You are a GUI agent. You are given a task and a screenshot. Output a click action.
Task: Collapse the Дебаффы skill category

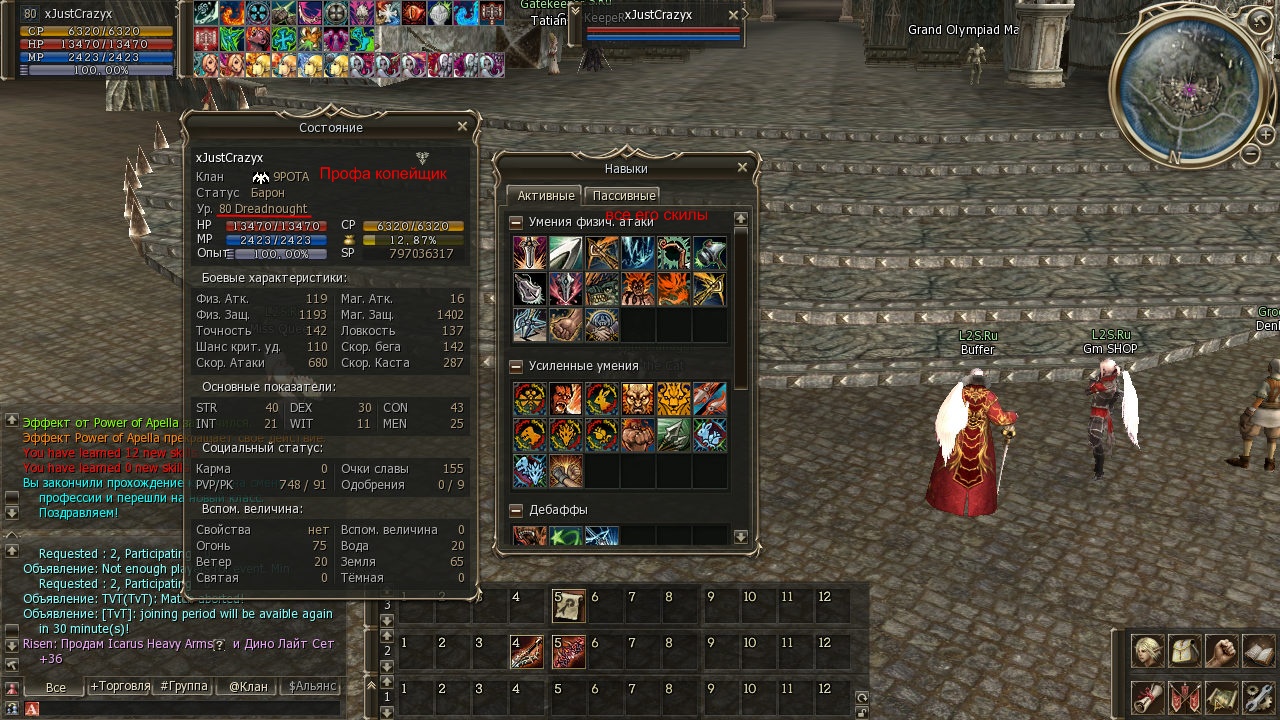(516, 510)
